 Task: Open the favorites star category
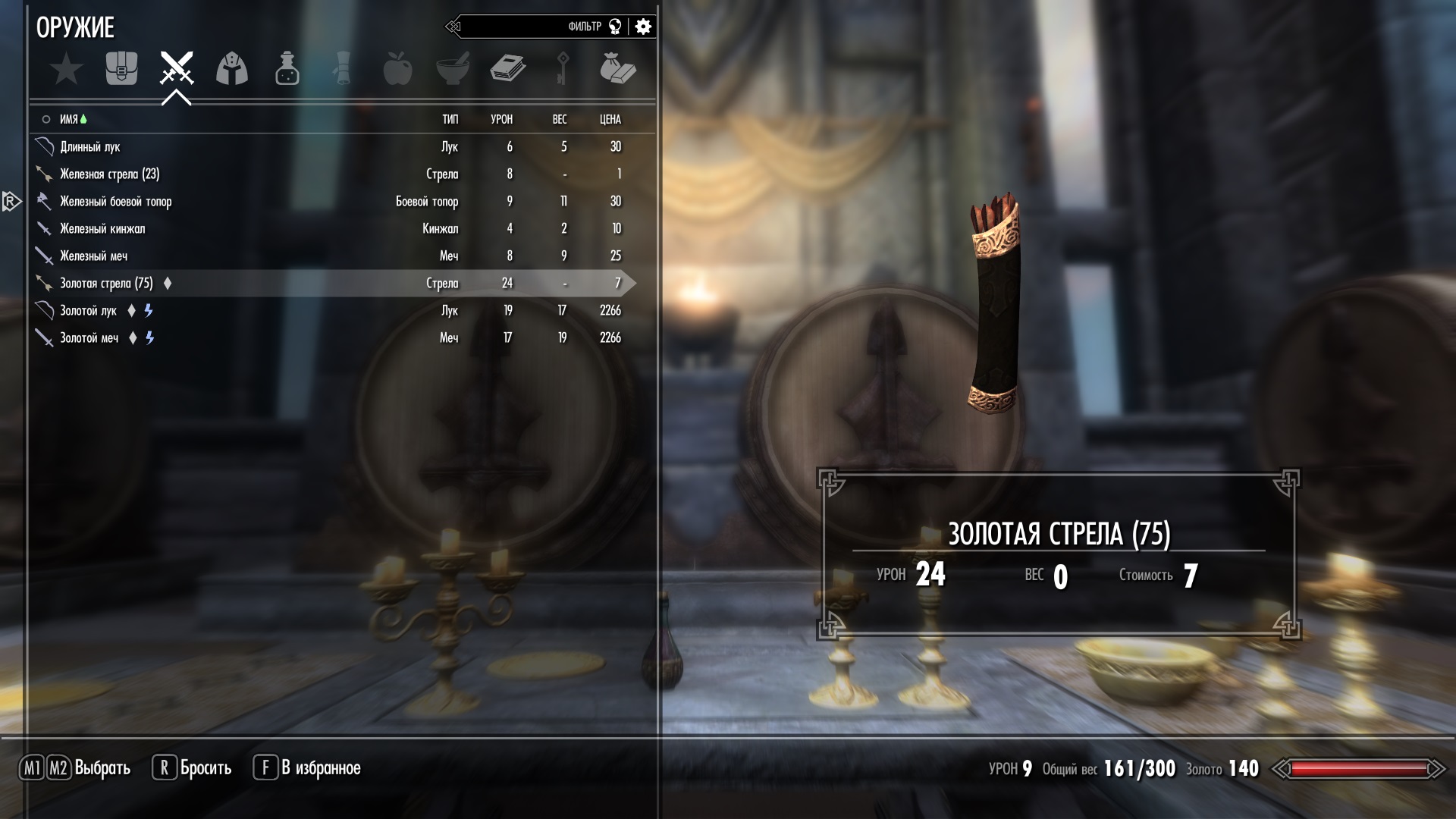[67, 69]
